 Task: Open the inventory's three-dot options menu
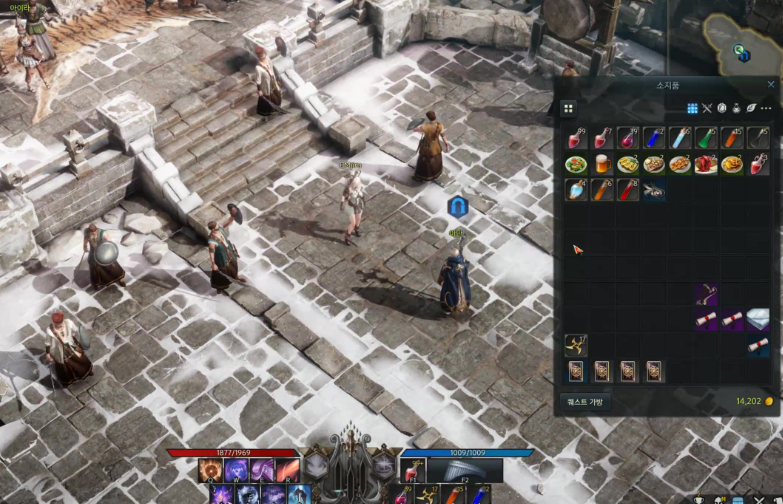pyautogui.click(x=765, y=108)
